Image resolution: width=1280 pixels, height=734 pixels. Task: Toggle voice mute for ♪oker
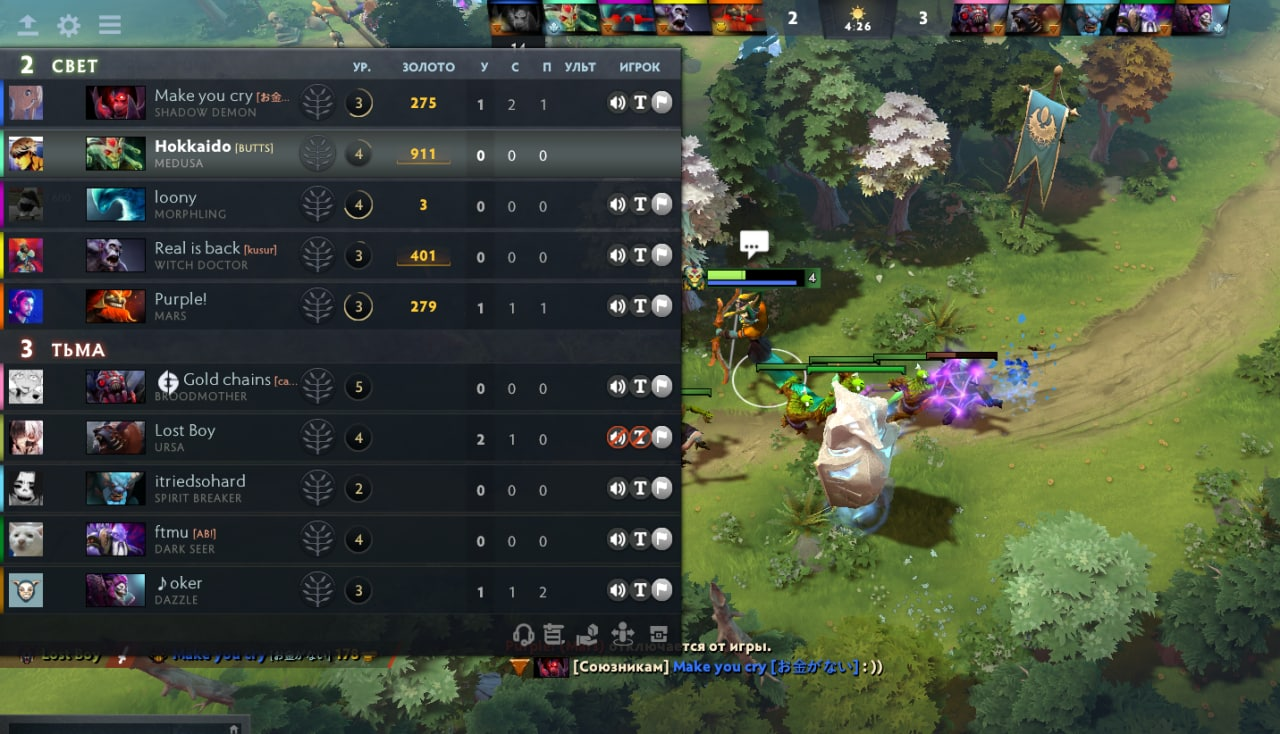pyautogui.click(x=617, y=591)
